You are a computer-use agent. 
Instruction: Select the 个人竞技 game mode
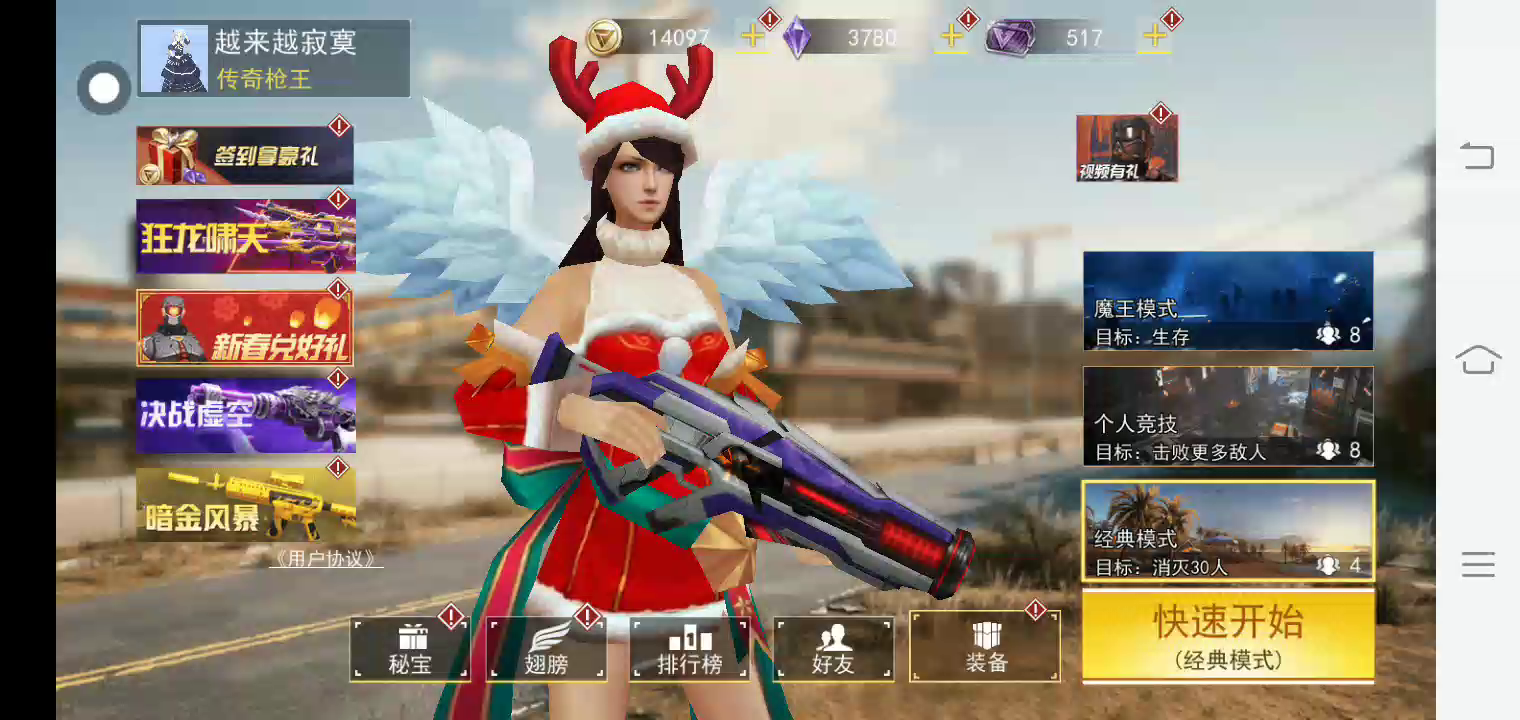click(x=1228, y=416)
